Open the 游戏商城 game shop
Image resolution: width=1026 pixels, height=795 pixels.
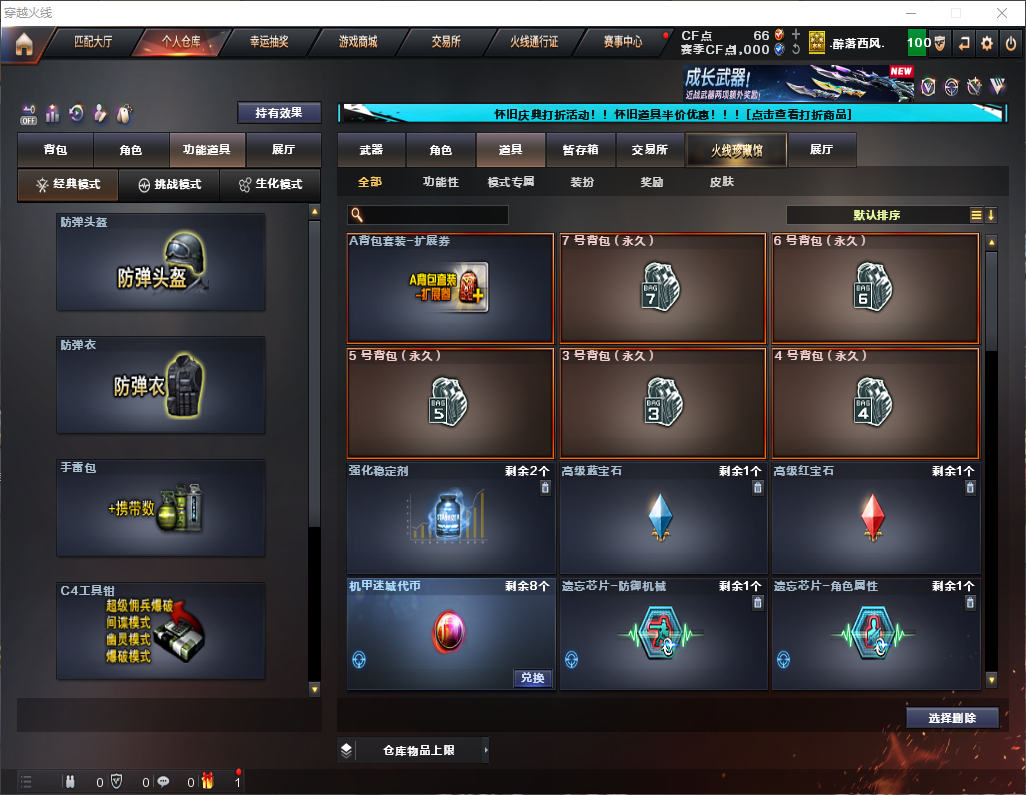[357, 42]
